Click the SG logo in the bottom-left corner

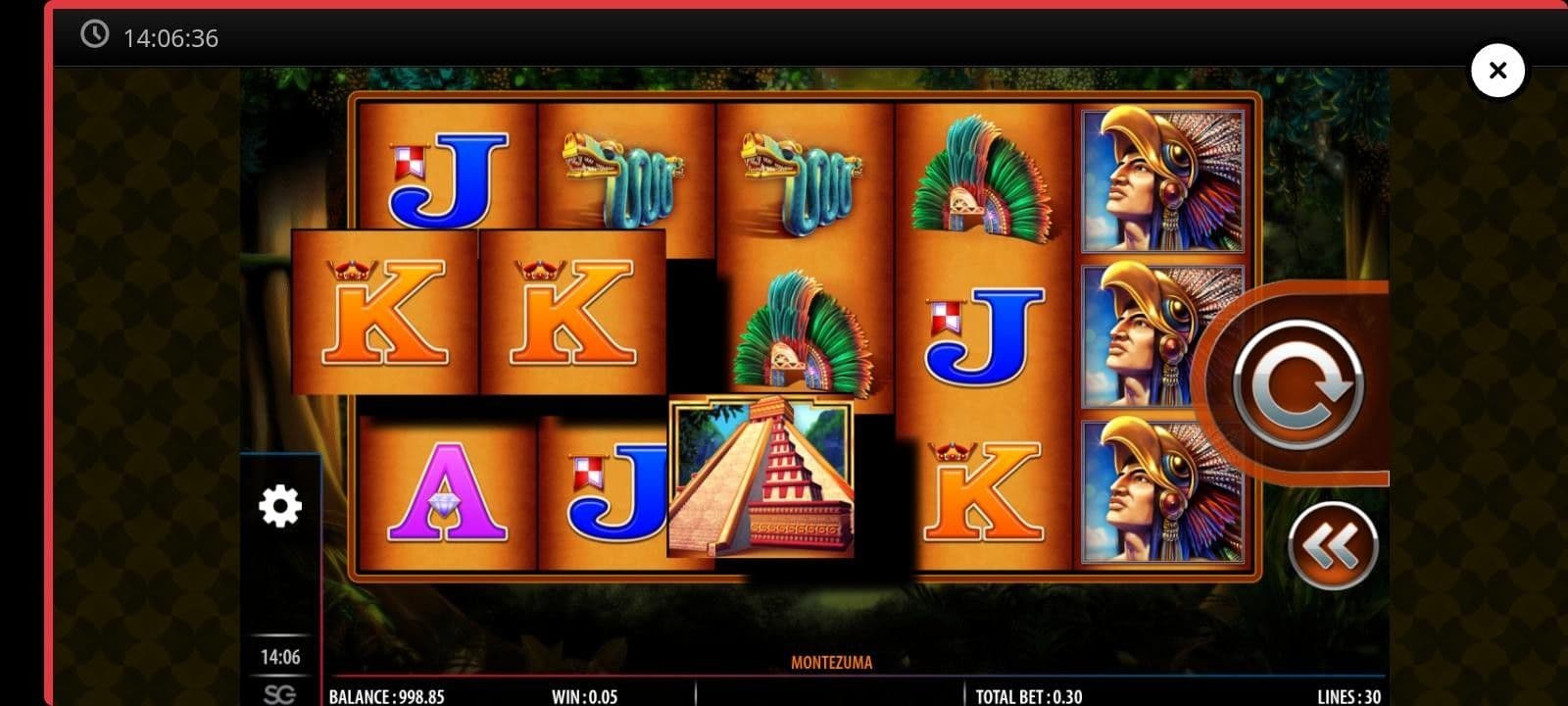click(x=281, y=692)
